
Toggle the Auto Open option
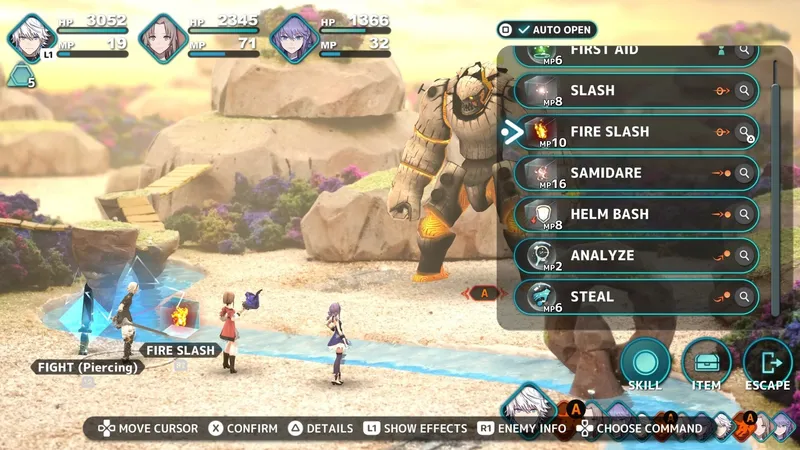pyautogui.click(x=547, y=30)
